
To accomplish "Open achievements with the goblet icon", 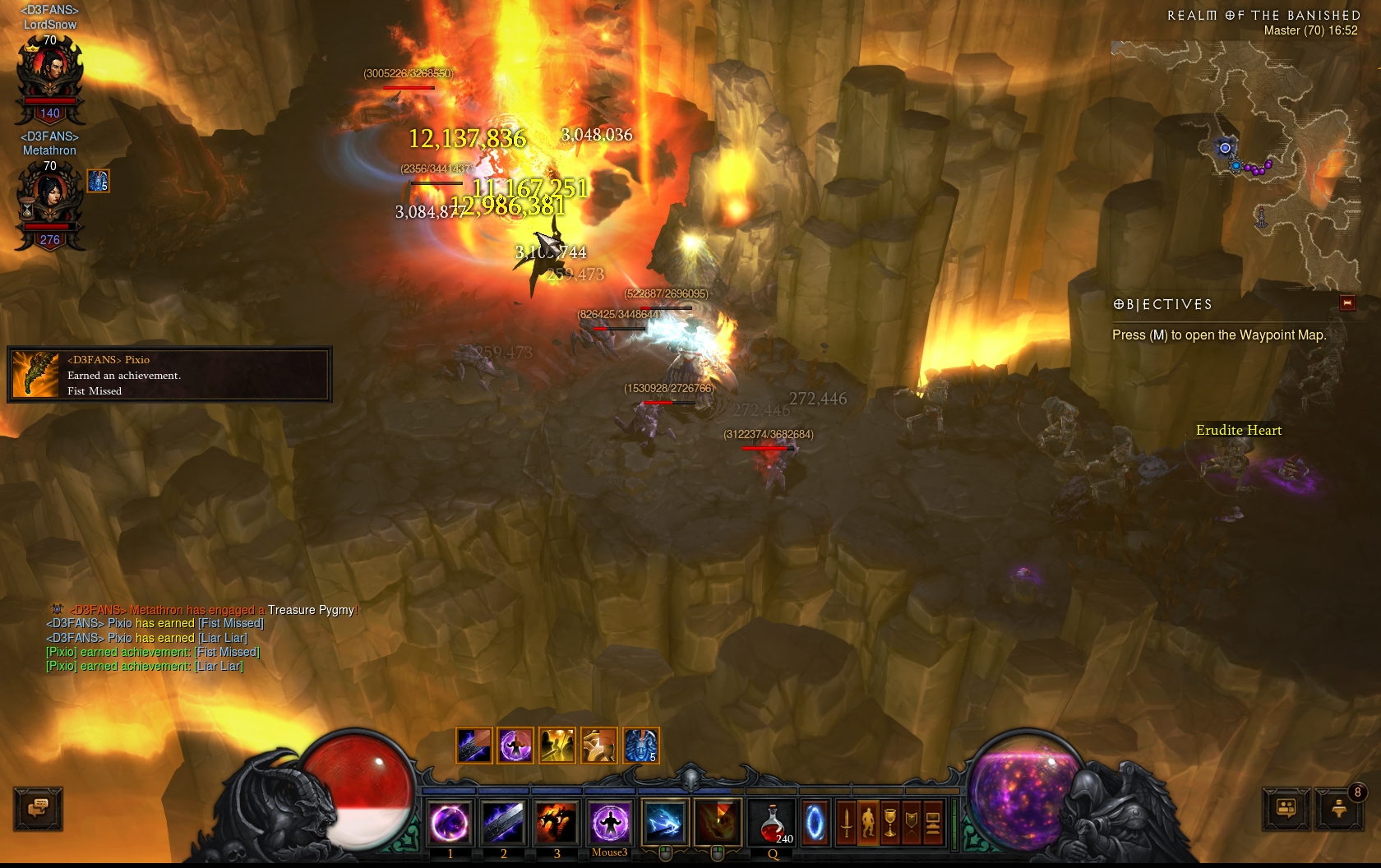I will [x=889, y=822].
